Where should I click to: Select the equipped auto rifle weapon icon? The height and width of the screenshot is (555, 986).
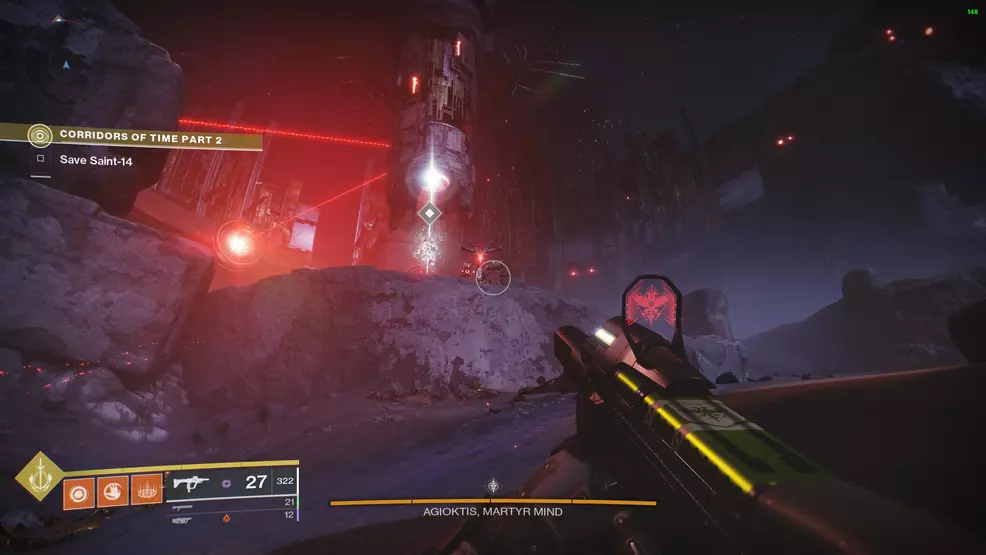[x=190, y=483]
